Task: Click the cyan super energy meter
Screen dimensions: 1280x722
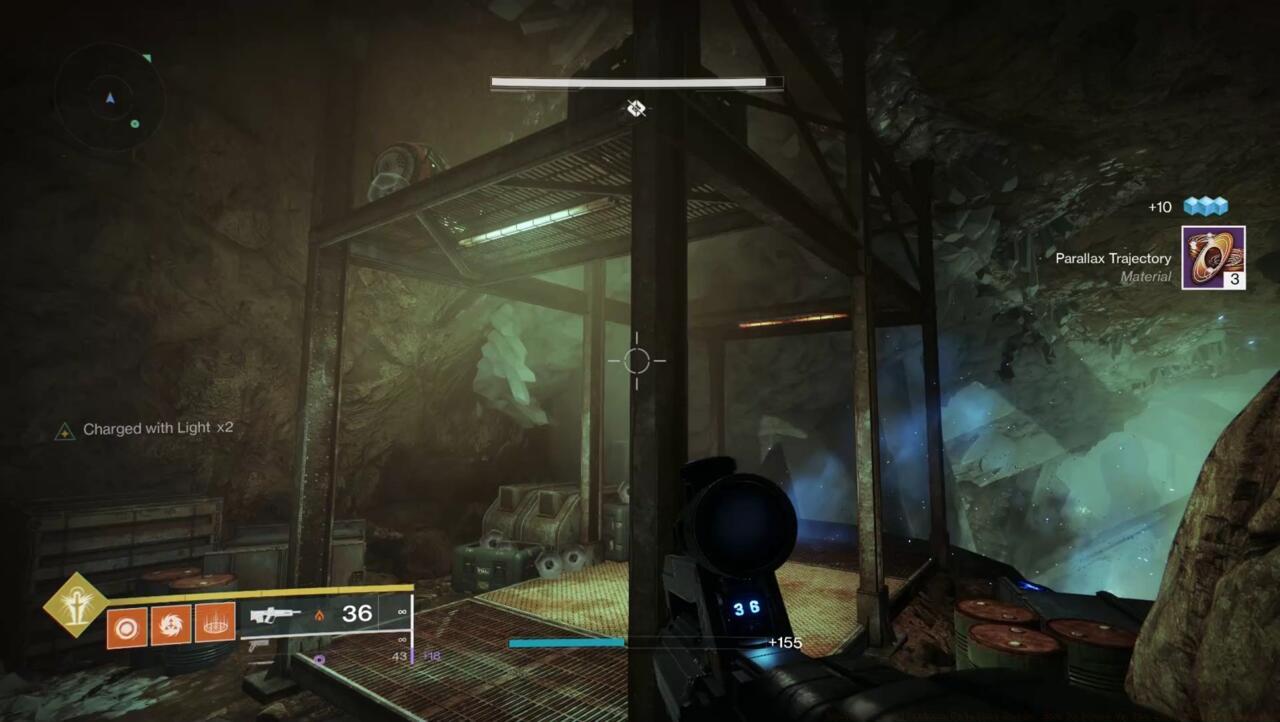Action: 567,643
